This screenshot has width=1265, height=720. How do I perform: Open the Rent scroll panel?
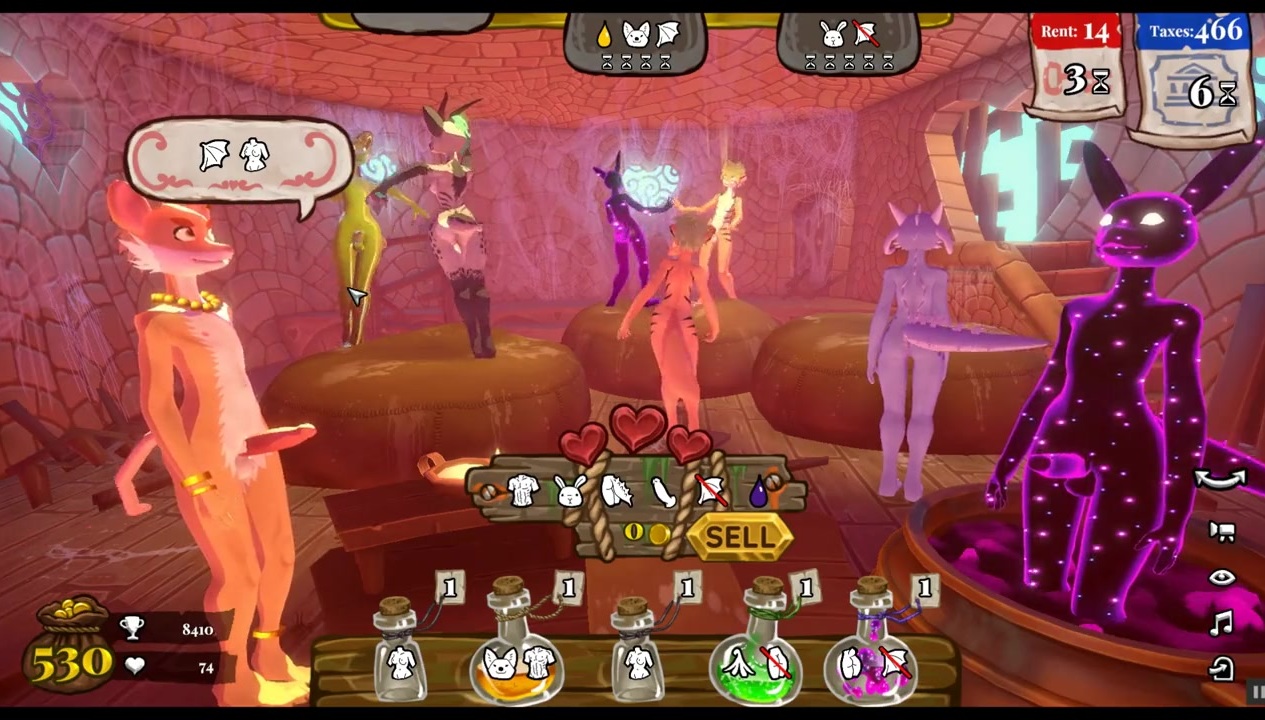[x=1075, y=67]
